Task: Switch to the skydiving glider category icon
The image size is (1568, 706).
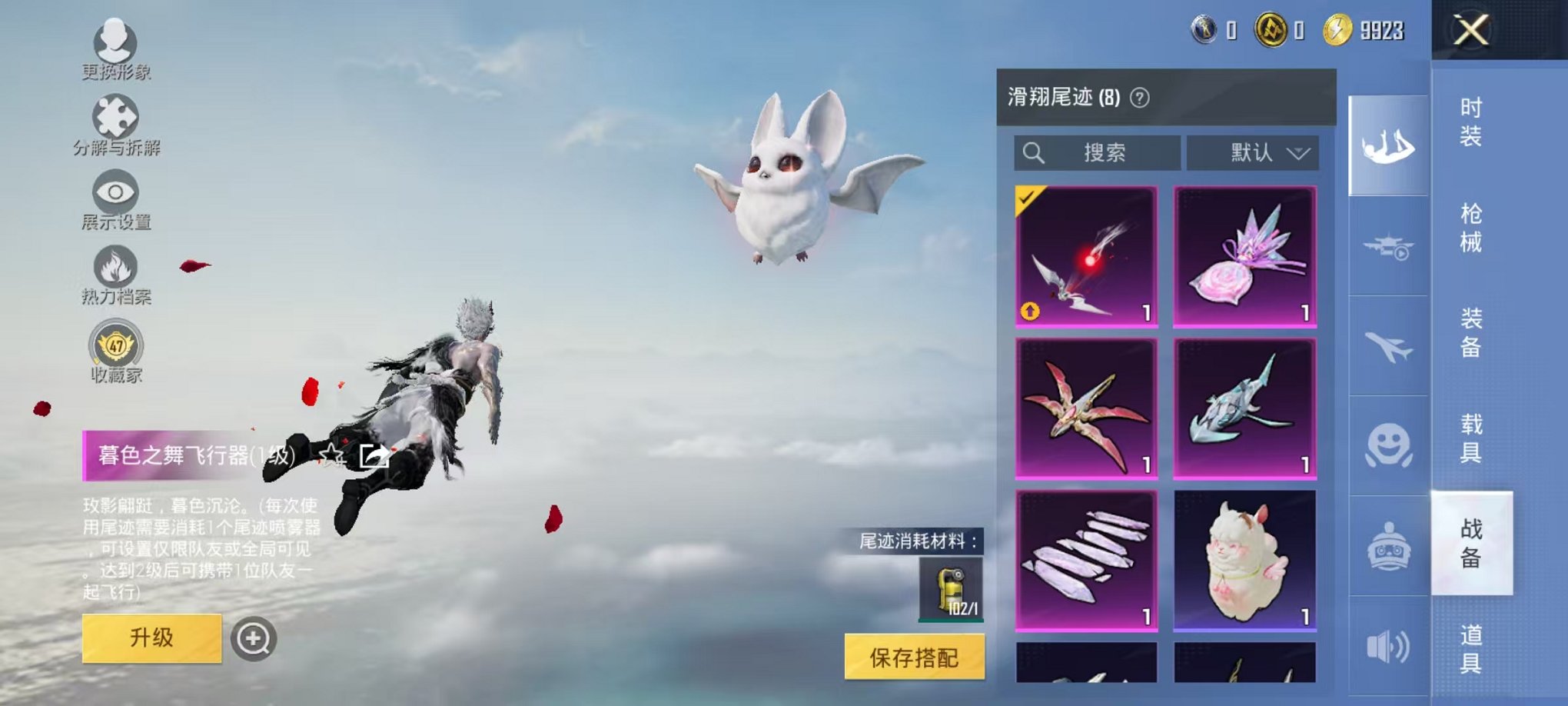Action: click(x=1387, y=145)
